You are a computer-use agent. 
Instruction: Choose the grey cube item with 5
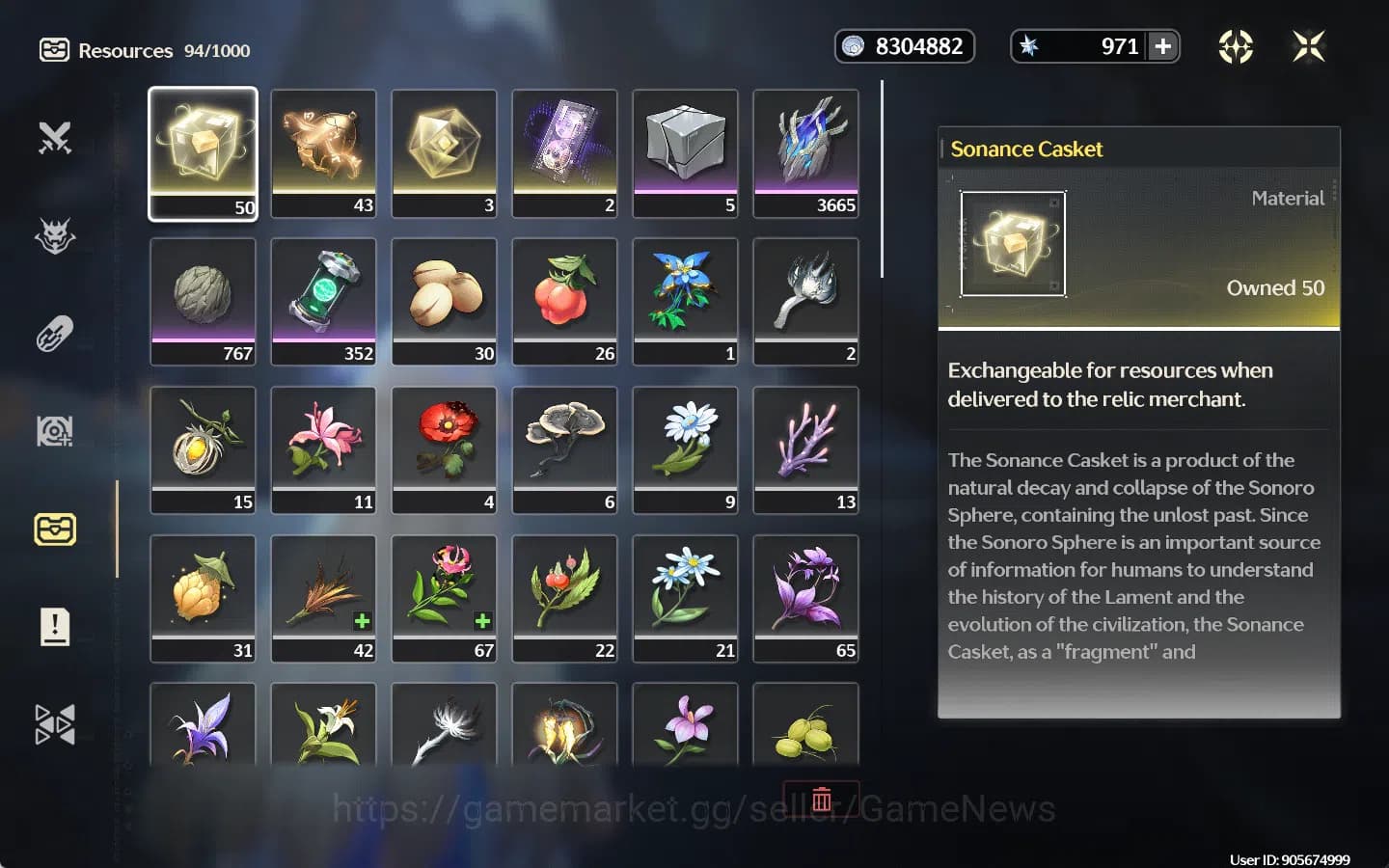[685, 152]
